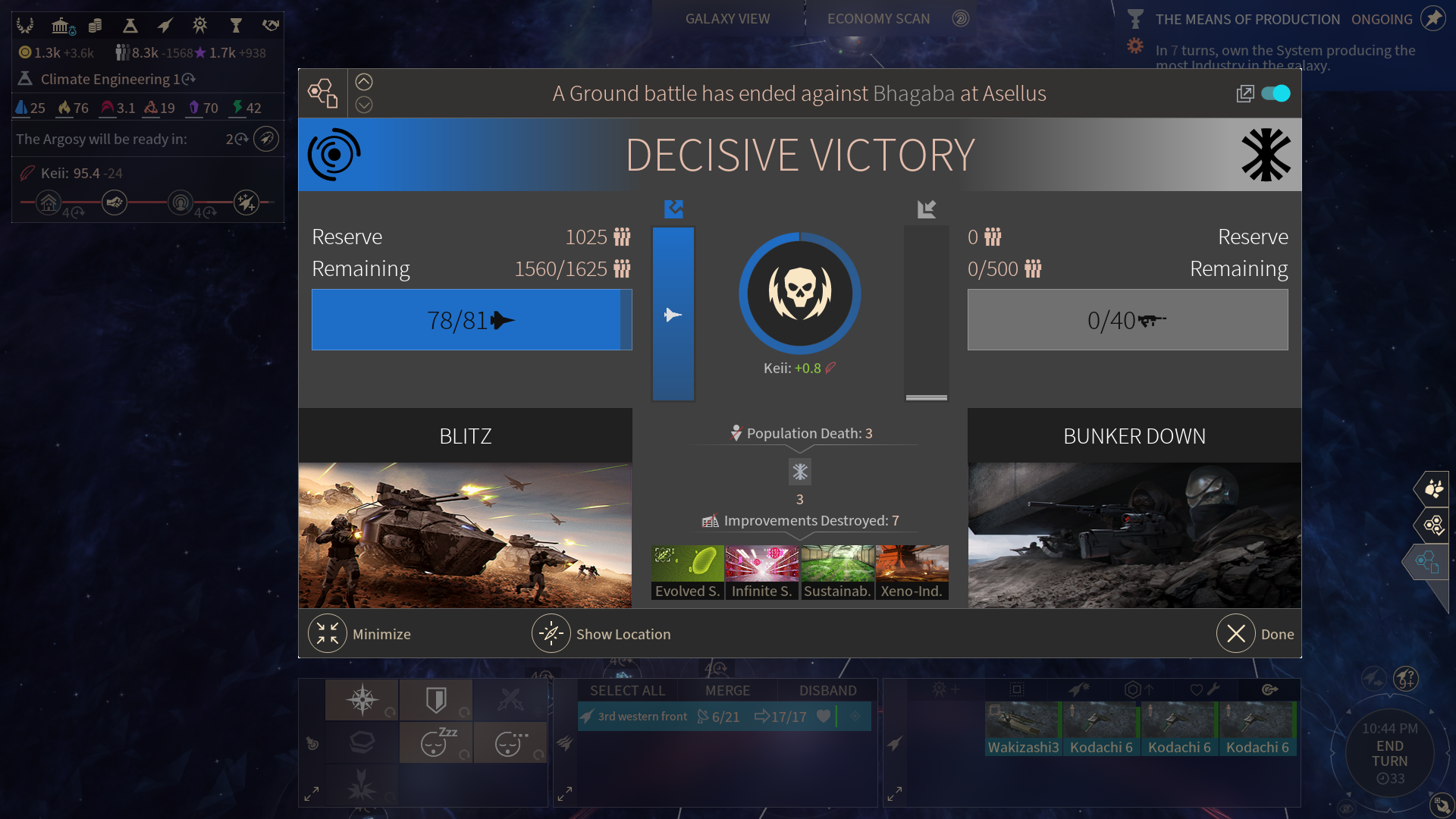Open the Economy Scan
The image size is (1456, 819).
tap(879, 19)
